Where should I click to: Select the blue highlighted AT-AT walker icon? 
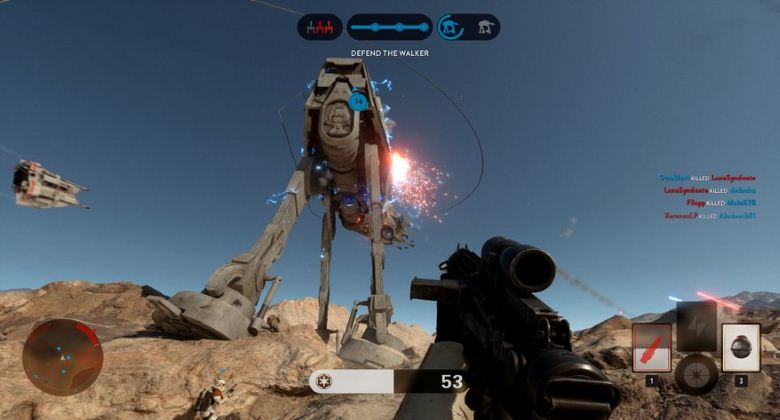[x=453, y=27]
